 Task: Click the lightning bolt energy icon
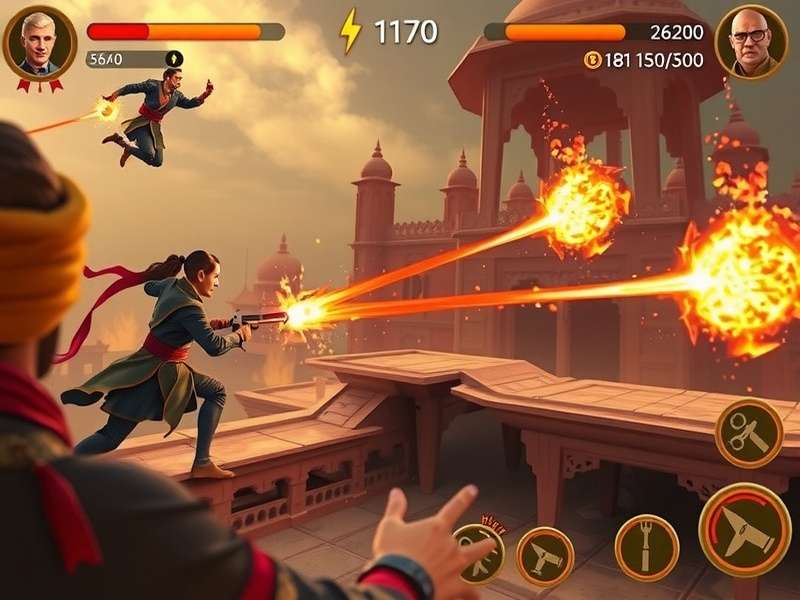[351, 31]
